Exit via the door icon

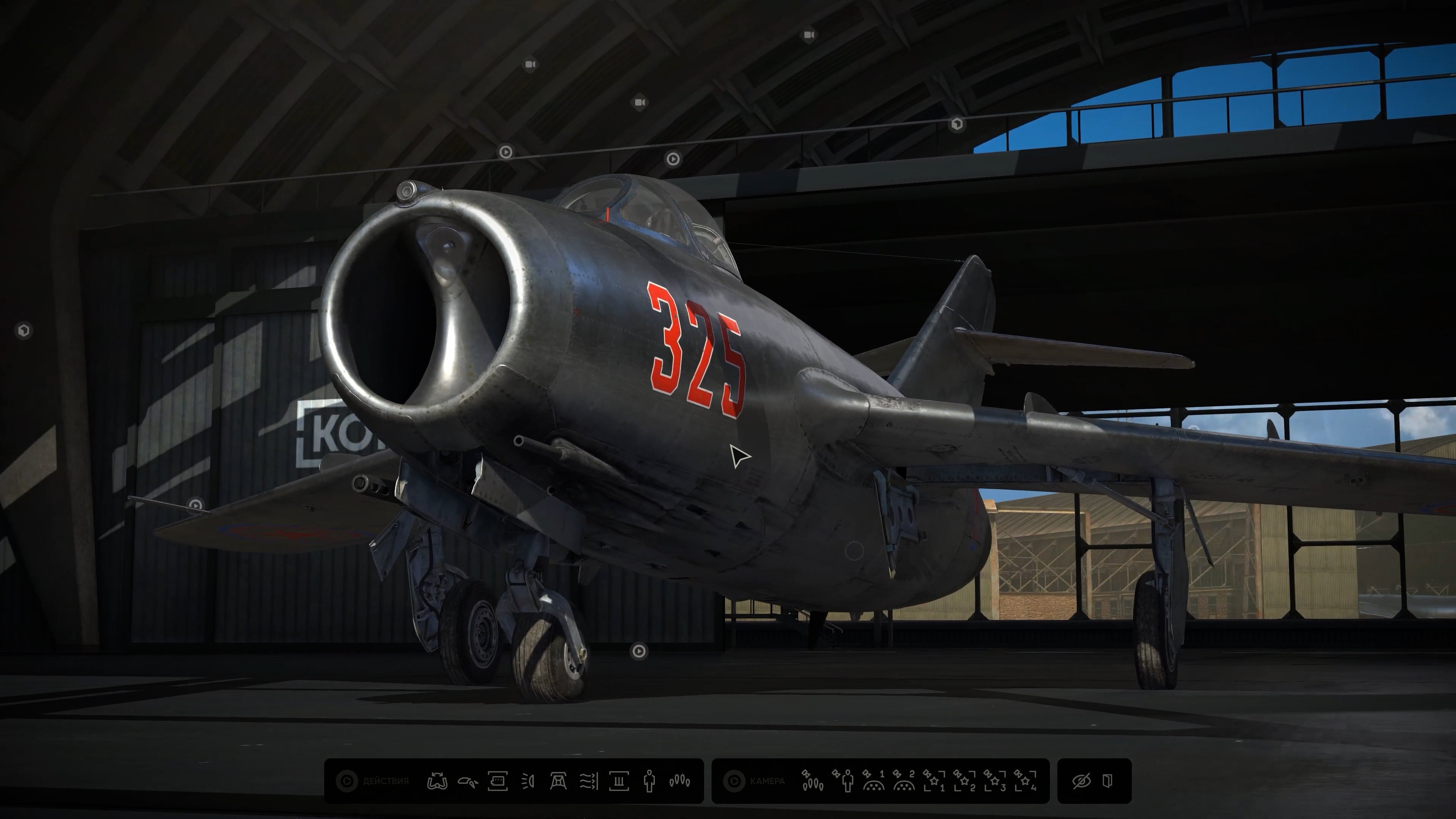pyautogui.click(x=1108, y=781)
